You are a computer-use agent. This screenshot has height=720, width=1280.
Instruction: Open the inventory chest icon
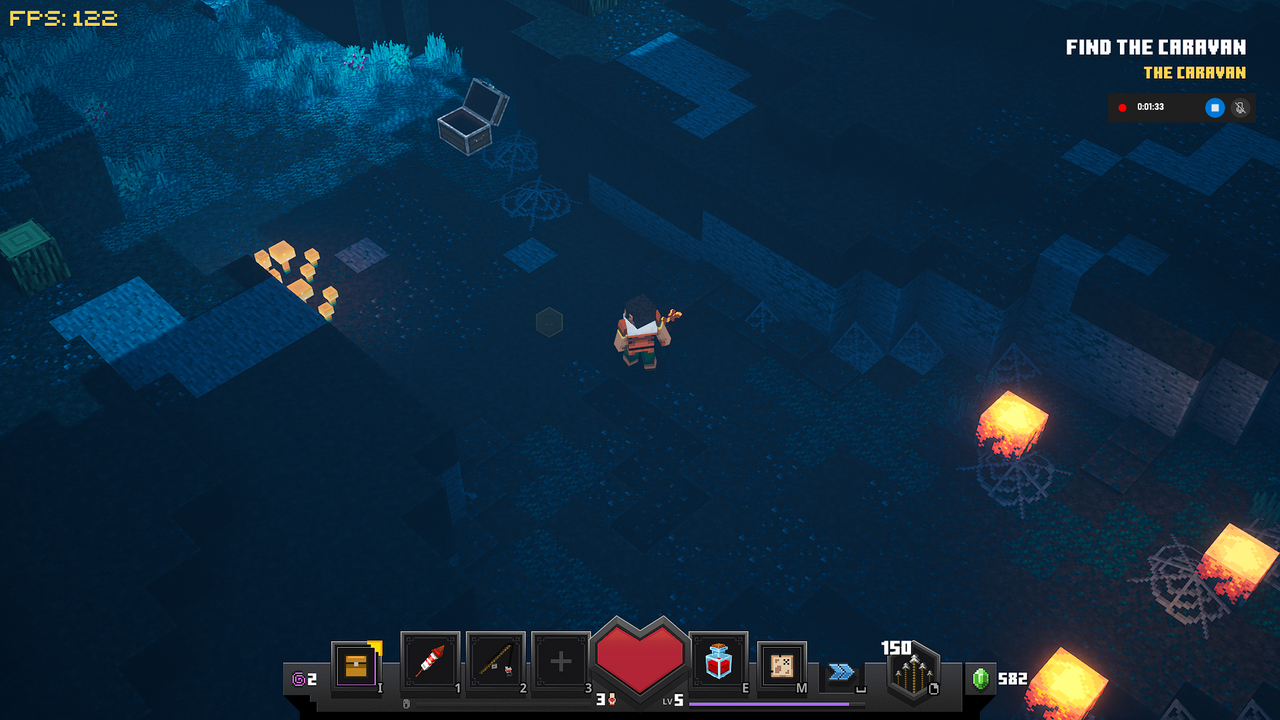coord(356,664)
